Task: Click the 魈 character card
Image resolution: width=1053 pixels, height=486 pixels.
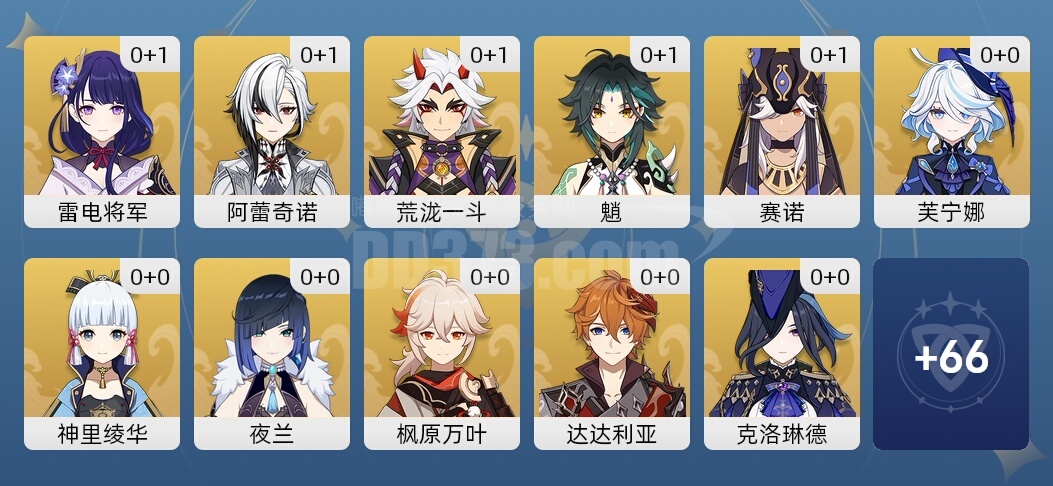Action: point(612,132)
